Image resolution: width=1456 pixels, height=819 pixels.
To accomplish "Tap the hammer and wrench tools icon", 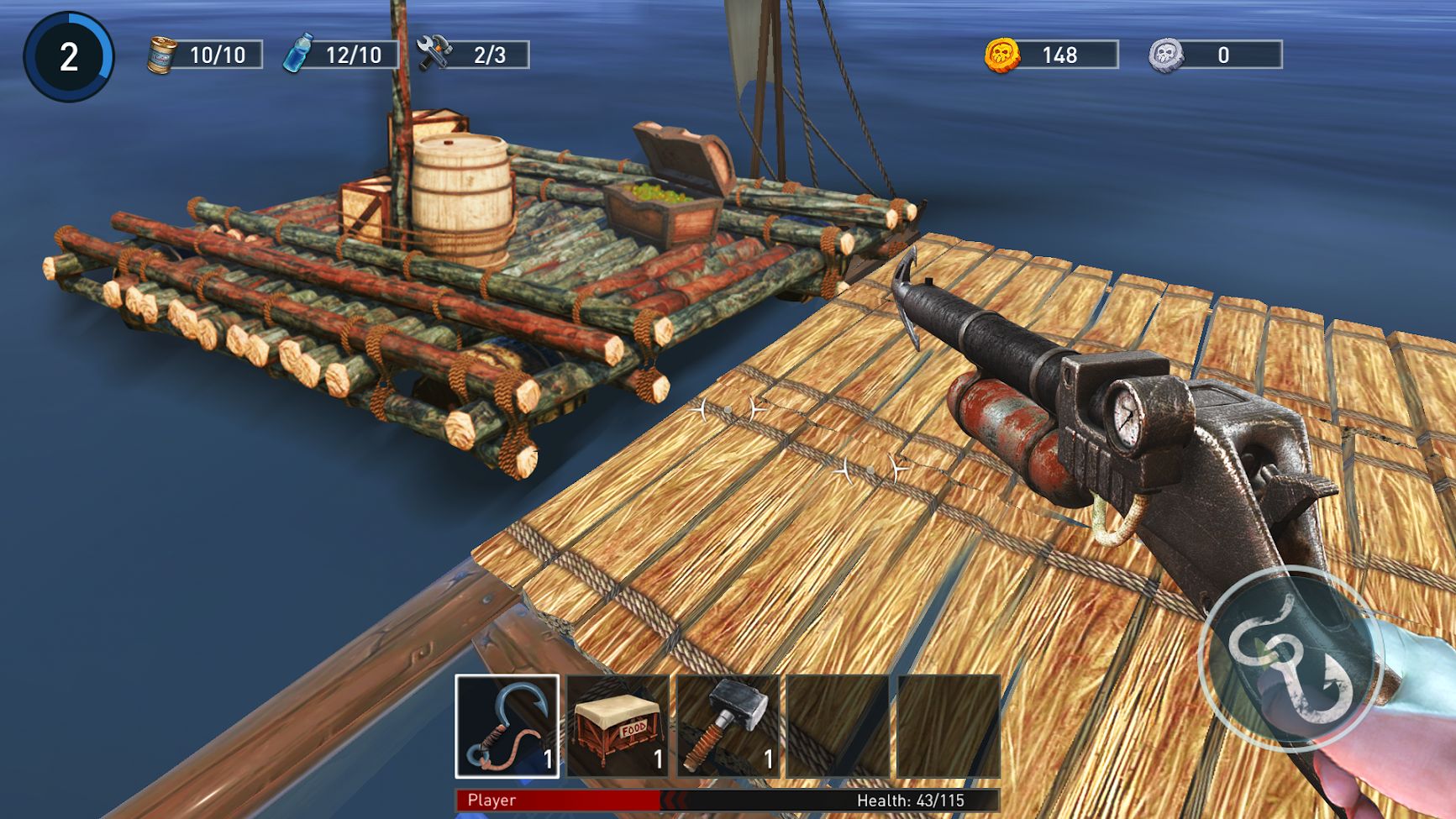I will click(434, 54).
